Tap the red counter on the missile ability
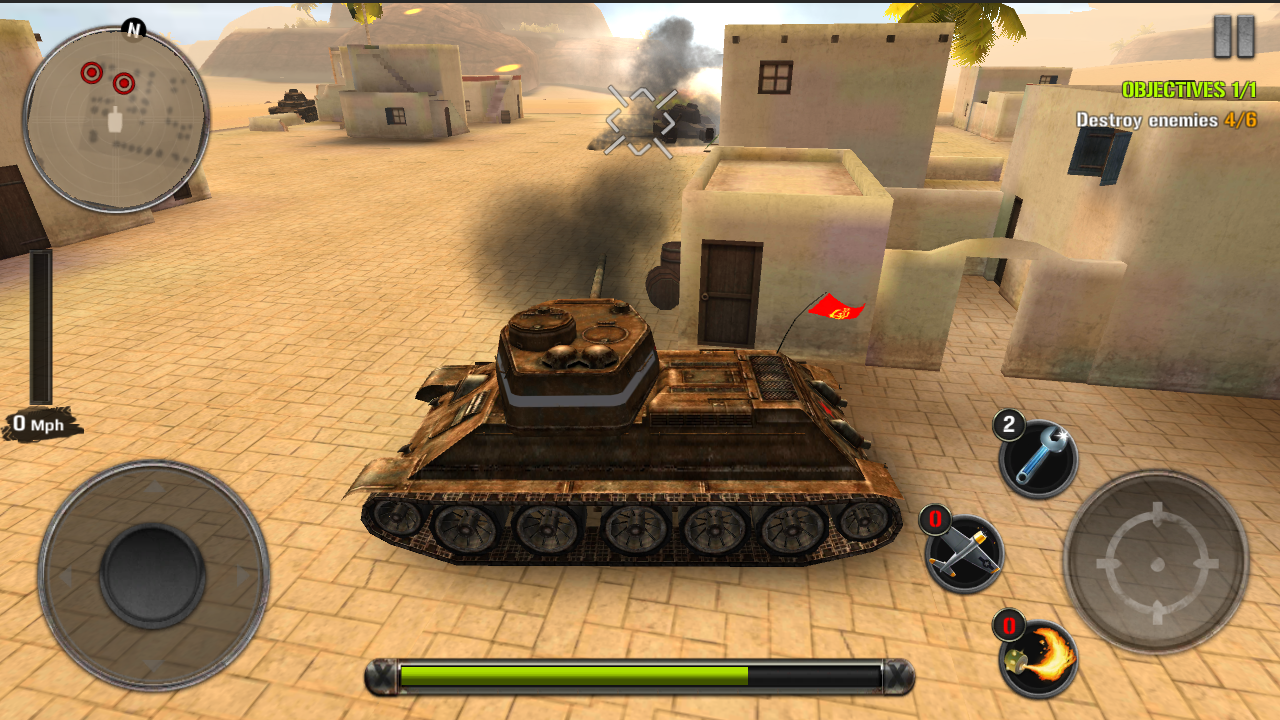 (934, 519)
